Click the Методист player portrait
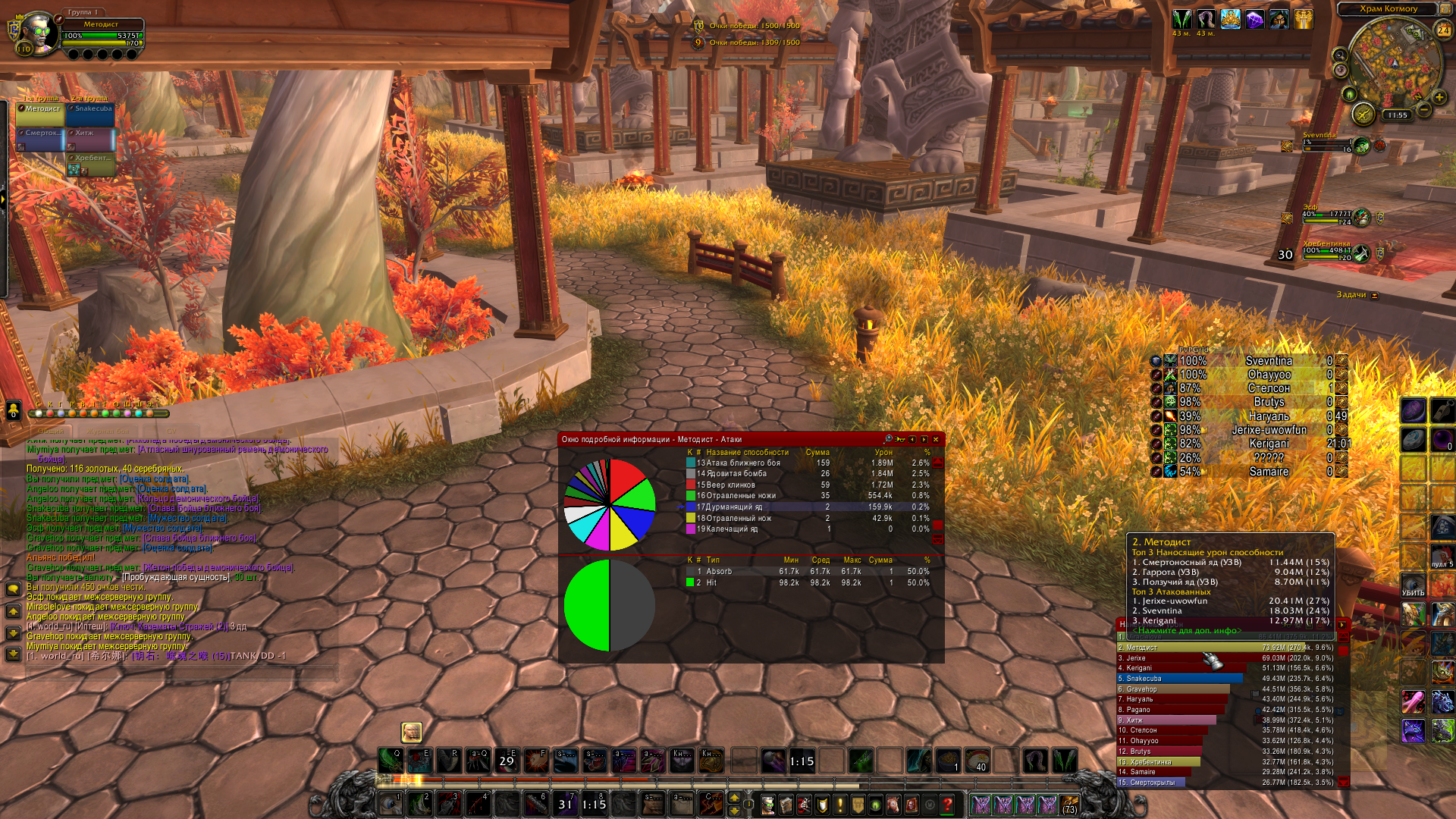 pos(36,32)
